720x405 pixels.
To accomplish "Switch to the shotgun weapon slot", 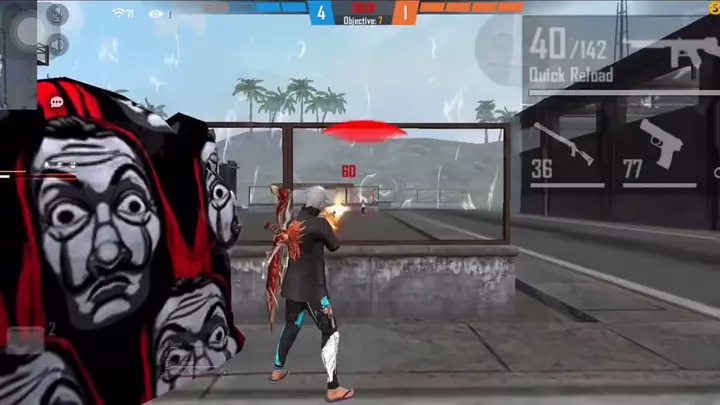I will (565, 152).
